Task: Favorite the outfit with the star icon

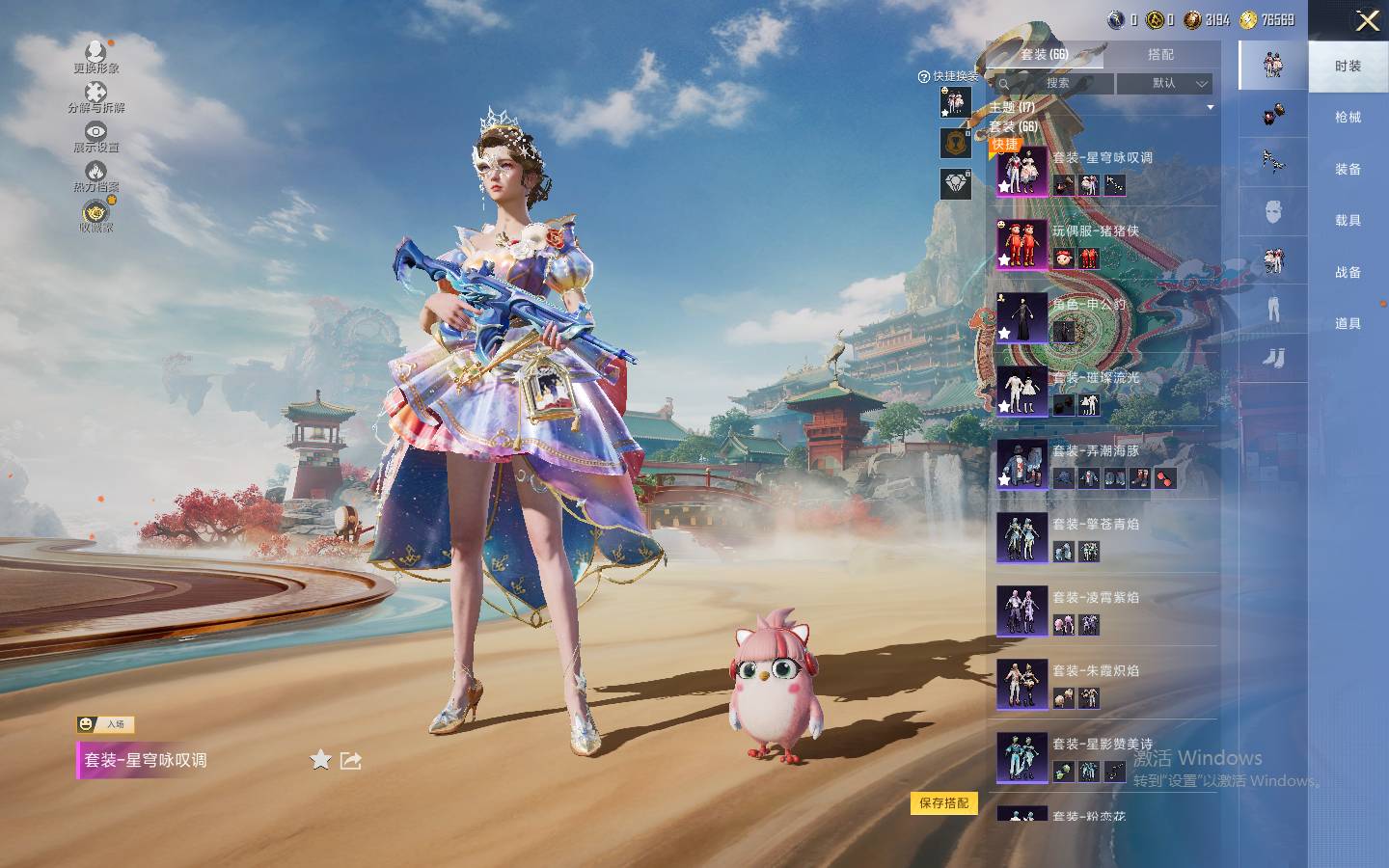Action: coord(320,760)
